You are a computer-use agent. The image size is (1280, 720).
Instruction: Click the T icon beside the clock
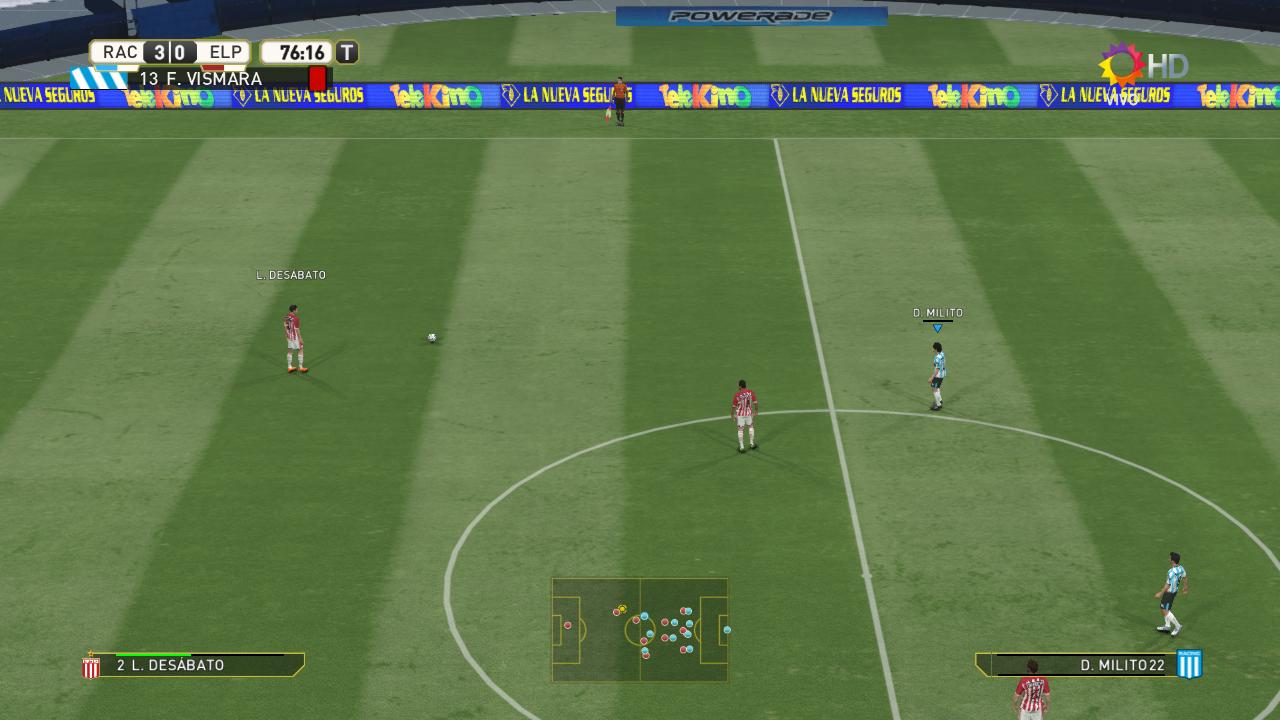347,52
